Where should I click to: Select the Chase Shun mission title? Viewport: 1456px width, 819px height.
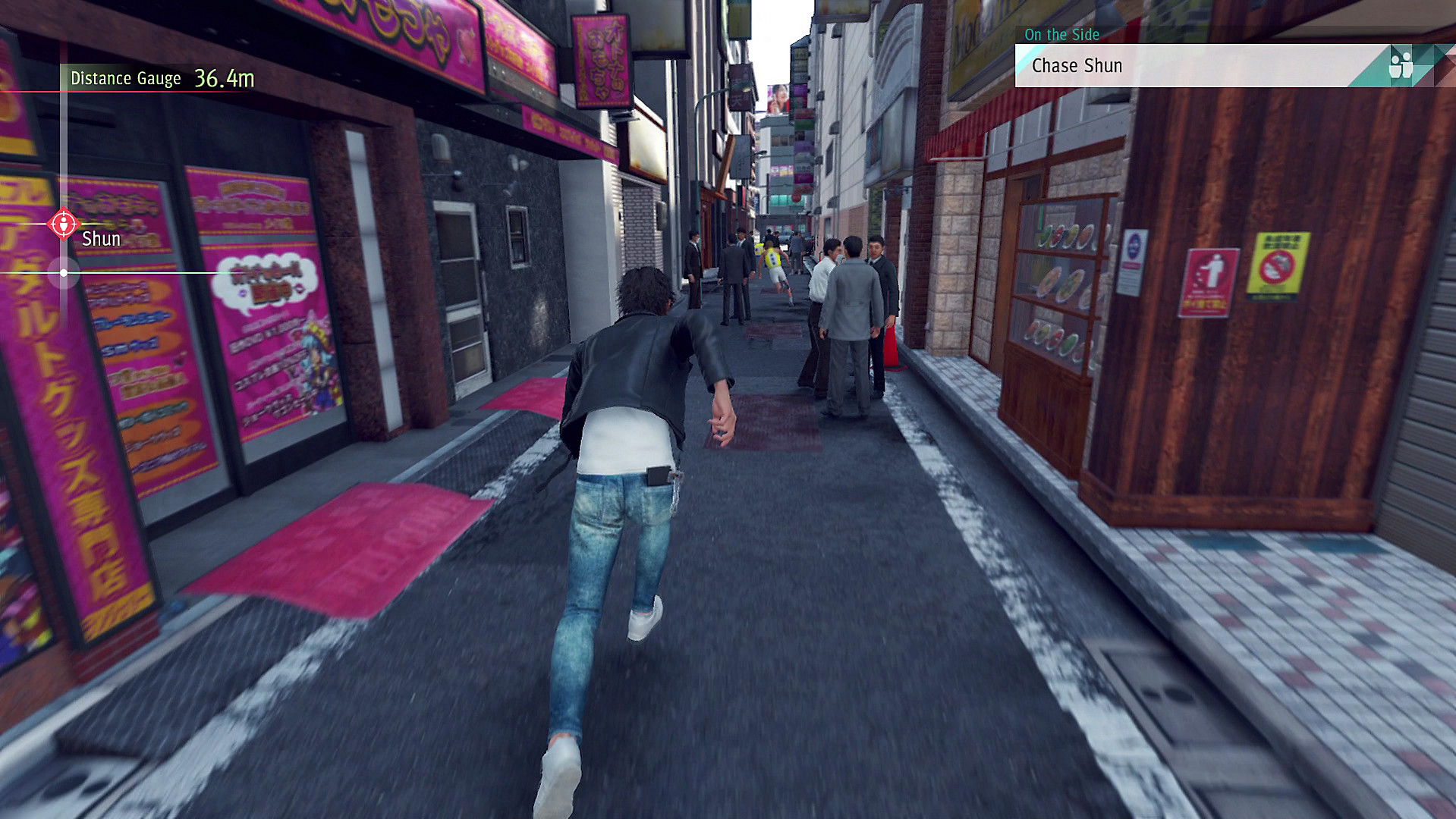click(1078, 65)
